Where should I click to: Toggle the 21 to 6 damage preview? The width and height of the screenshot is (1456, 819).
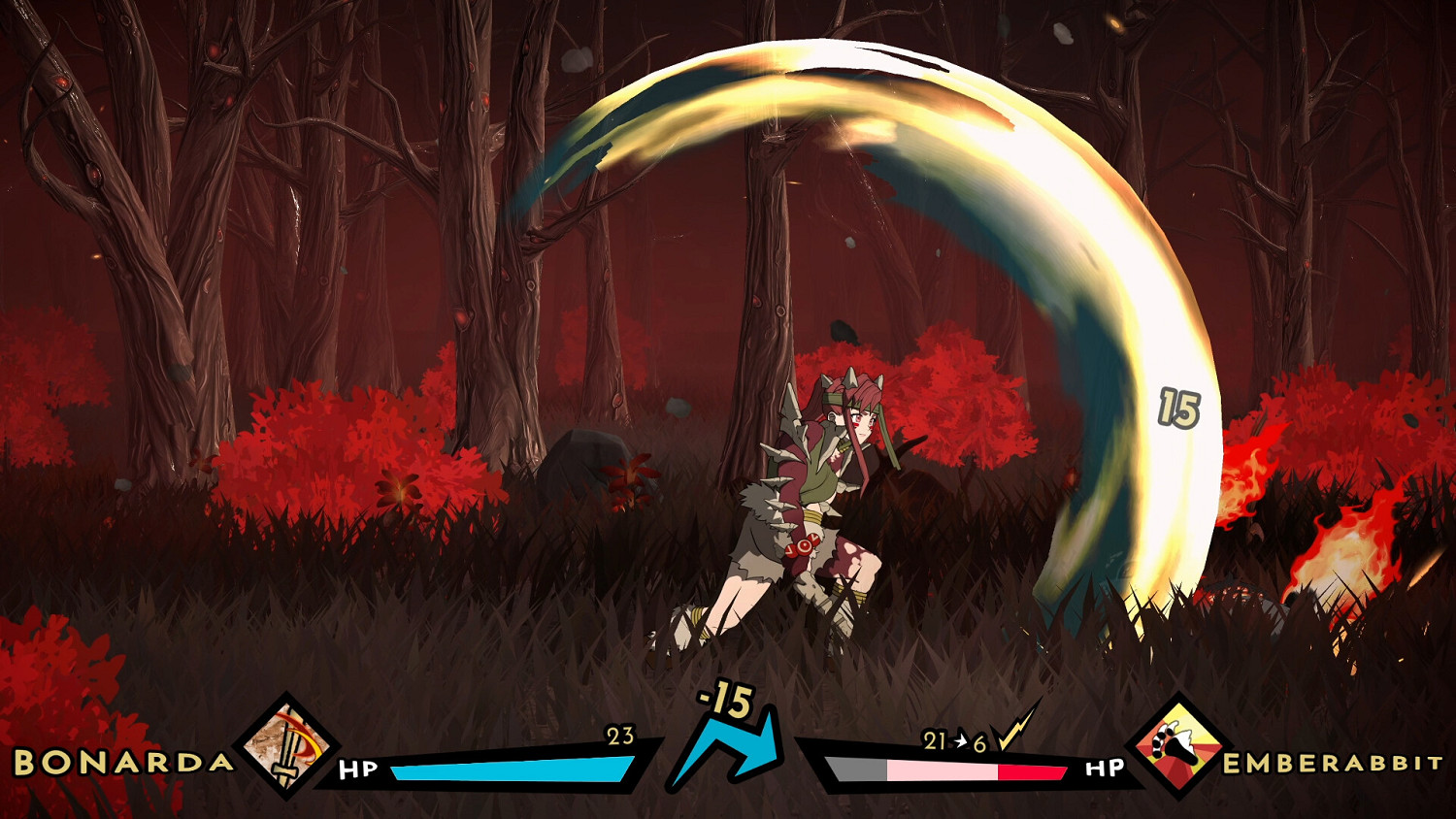point(952,740)
